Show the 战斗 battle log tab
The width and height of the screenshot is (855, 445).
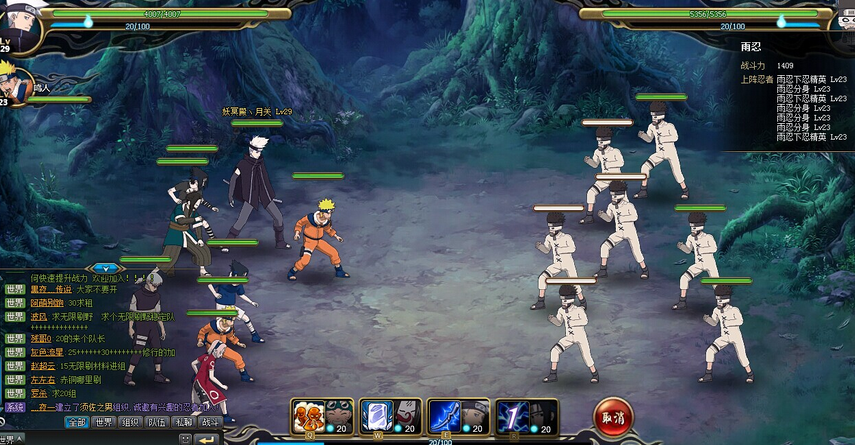pyautogui.click(x=210, y=422)
